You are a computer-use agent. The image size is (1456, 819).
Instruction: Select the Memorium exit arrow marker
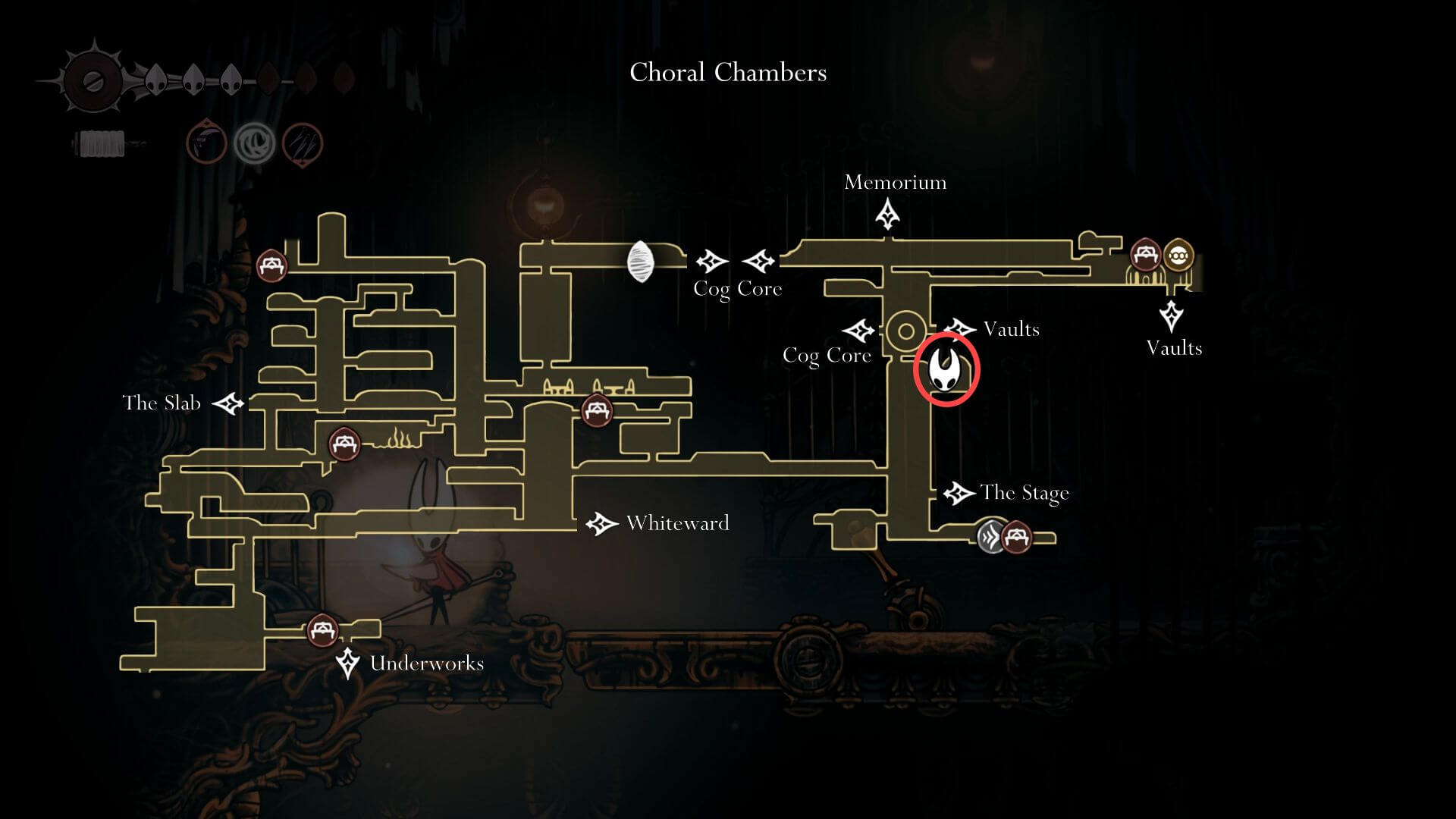(888, 213)
